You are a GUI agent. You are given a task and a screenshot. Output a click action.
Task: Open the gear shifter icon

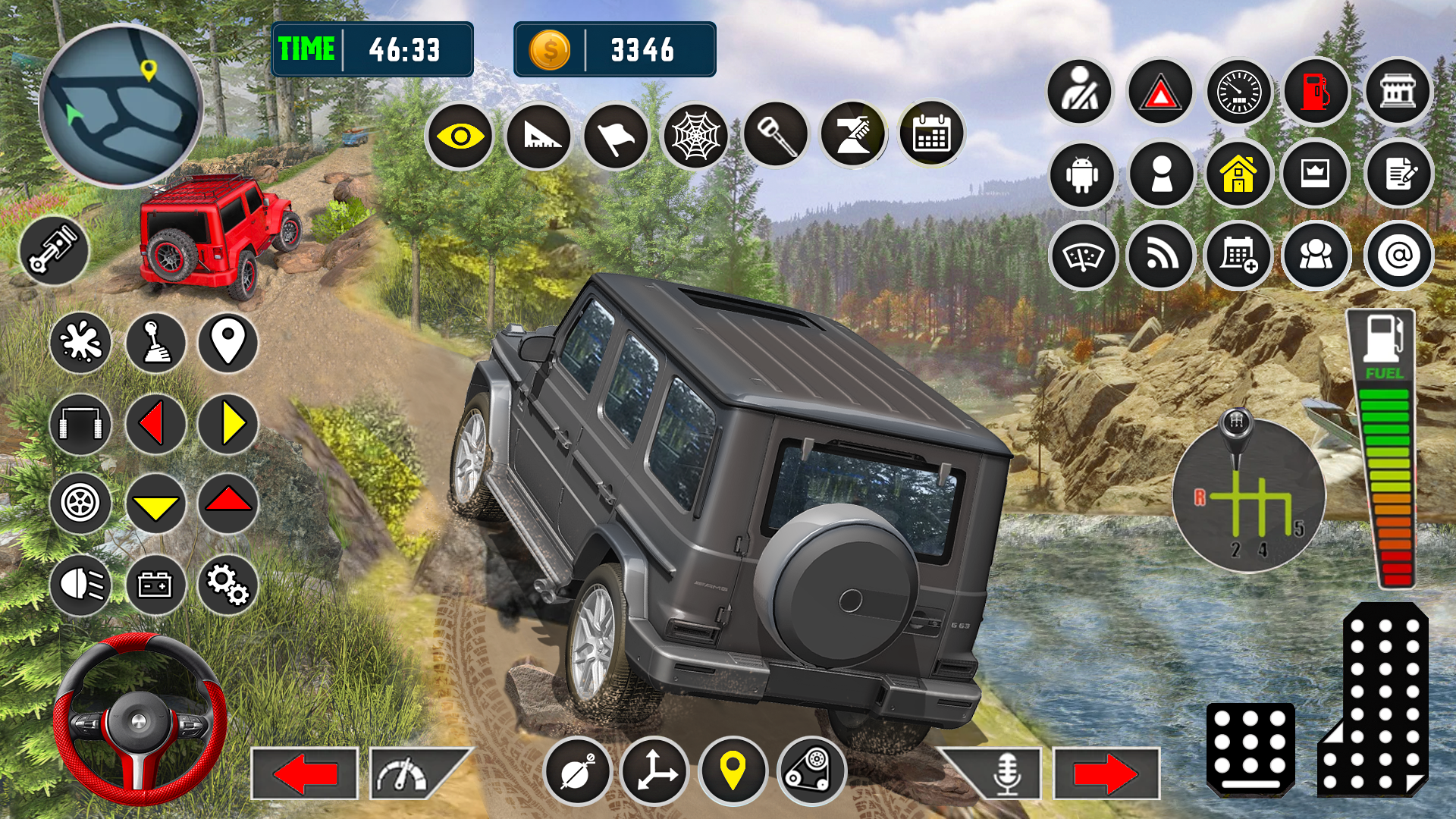click(x=154, y=344)
